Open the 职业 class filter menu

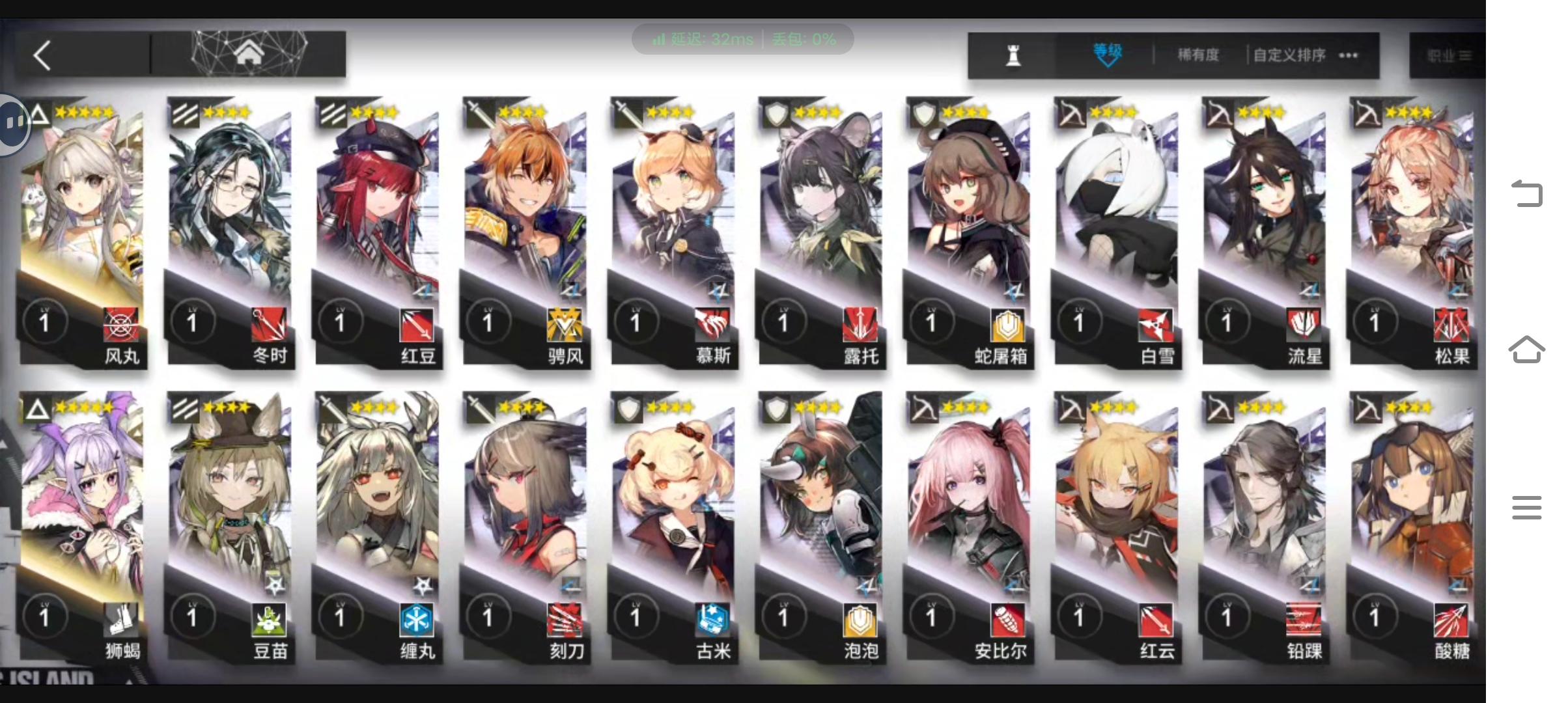[1449, 55]
